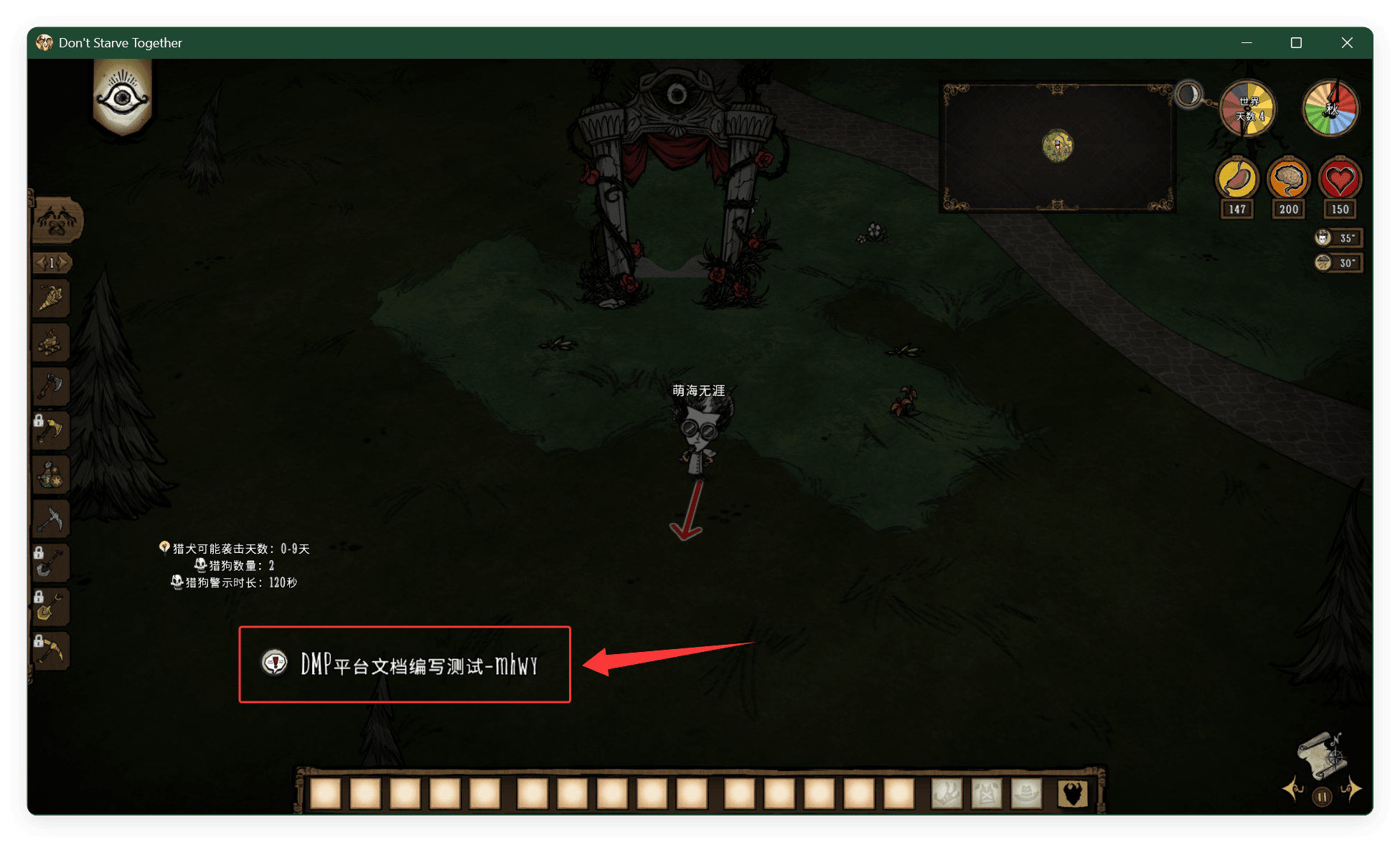Open the character skin silhouette slot
The width and height of the screenshot is (1400, 842).
pos(1073,794)
